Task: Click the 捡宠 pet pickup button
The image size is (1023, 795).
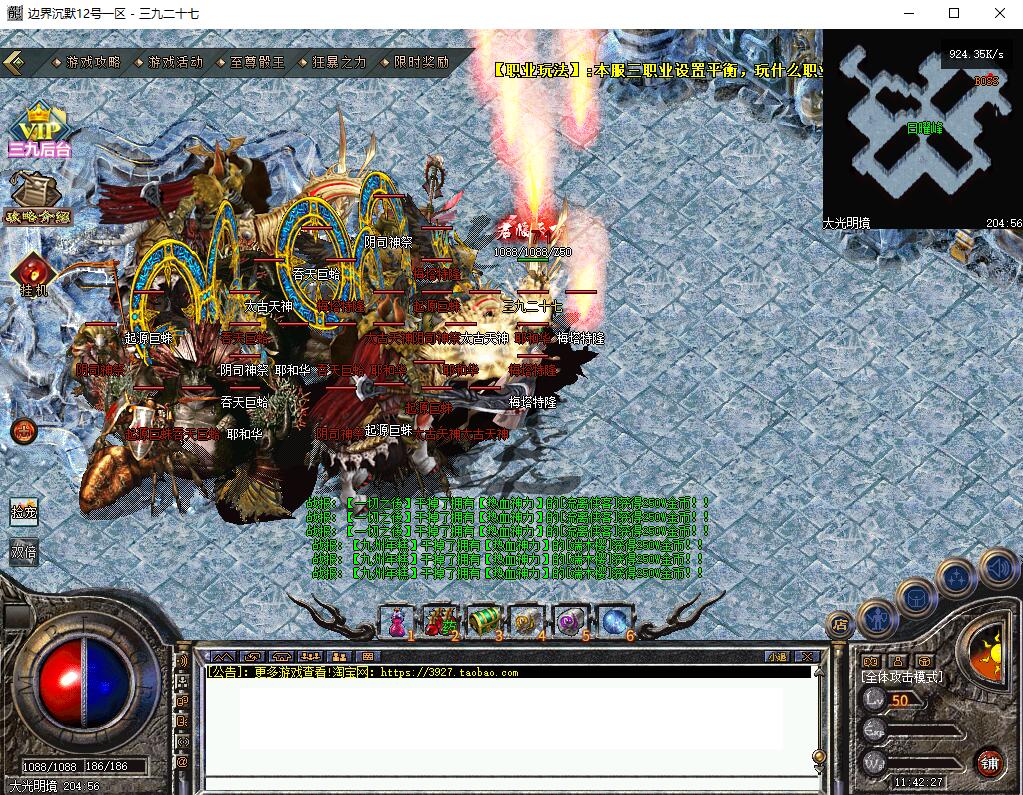Action: tap(24, 512)
